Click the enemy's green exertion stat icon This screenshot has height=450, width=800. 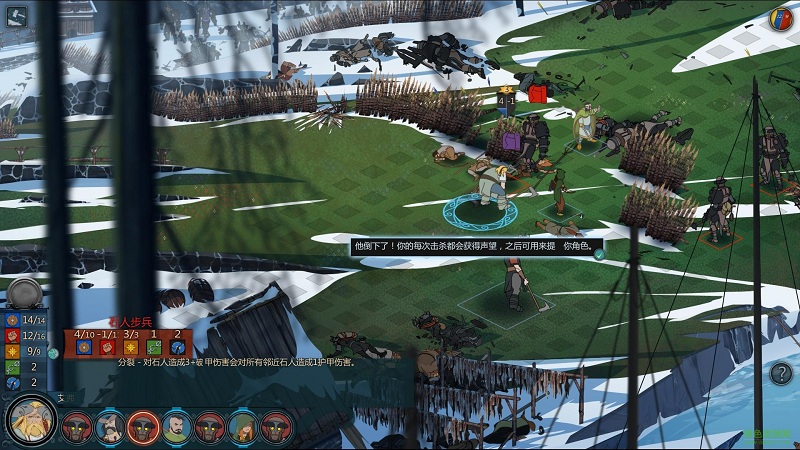coord(154,346)
